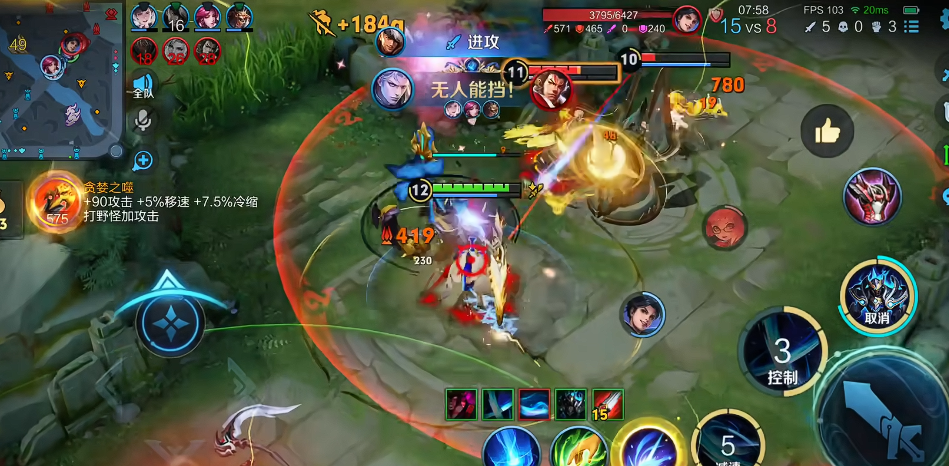Tap the 取消 cancel skill button
This screenshot has width=949, height=466.
(876, 296)
